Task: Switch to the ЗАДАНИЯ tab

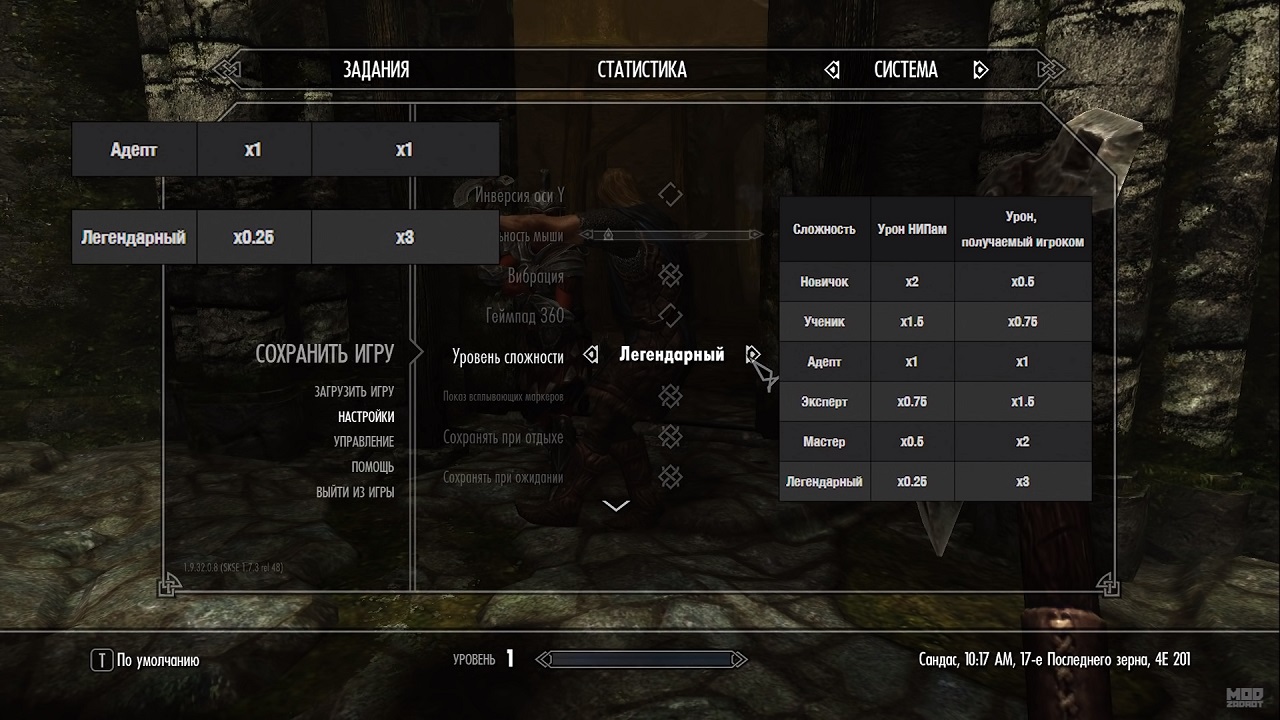Action: 376,70
